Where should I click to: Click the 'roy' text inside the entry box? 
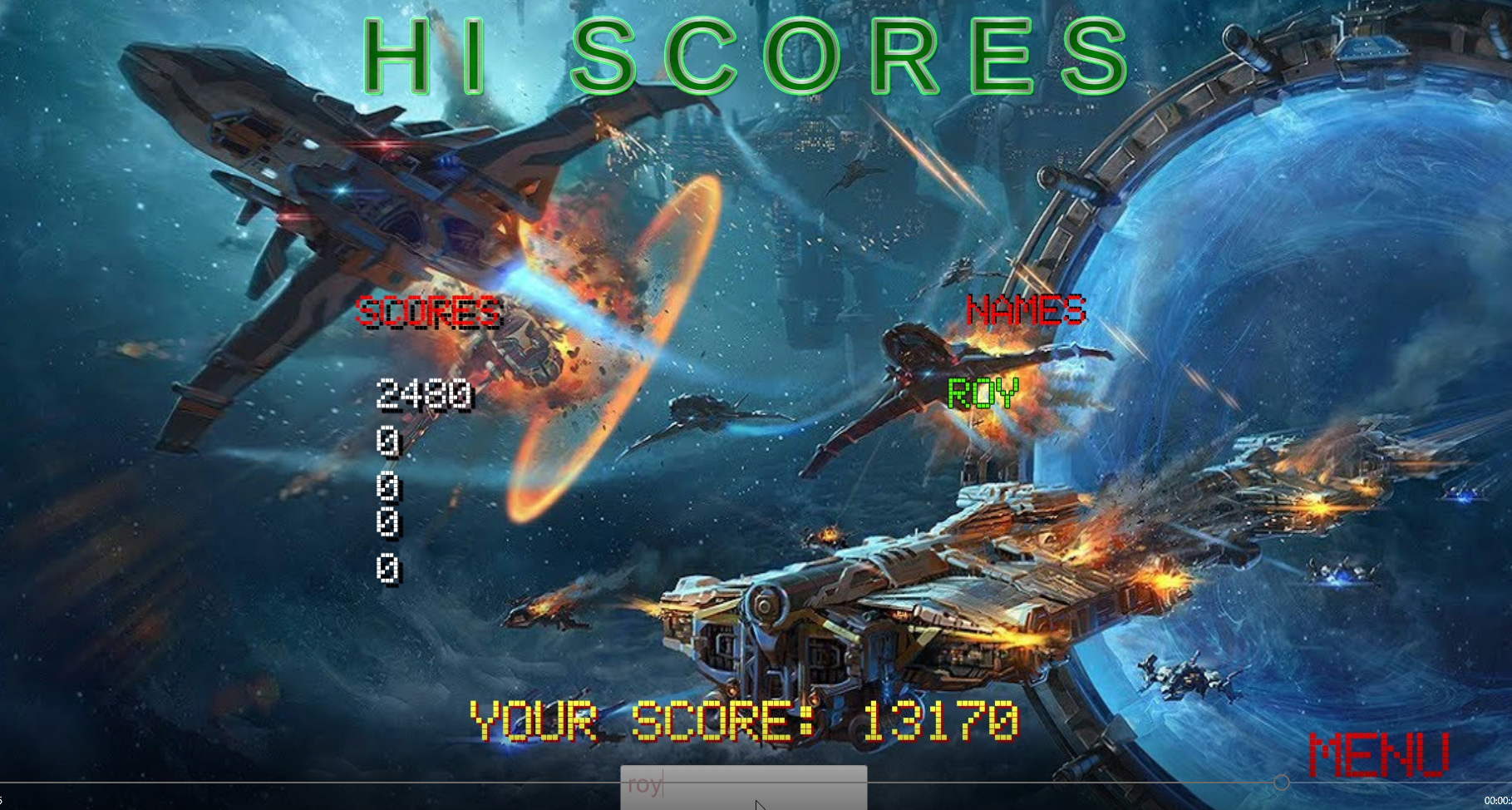click(x=644, y=784)
